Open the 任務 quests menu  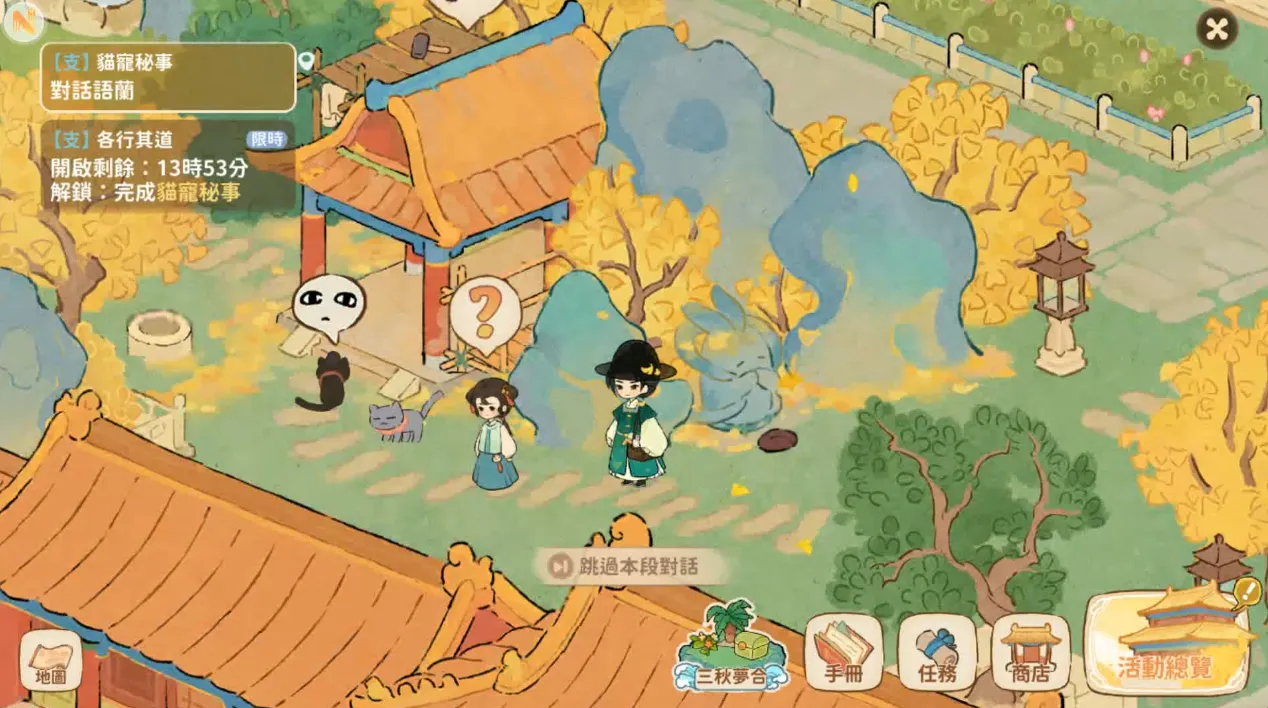pyautogui.click(x=937, y=652)
